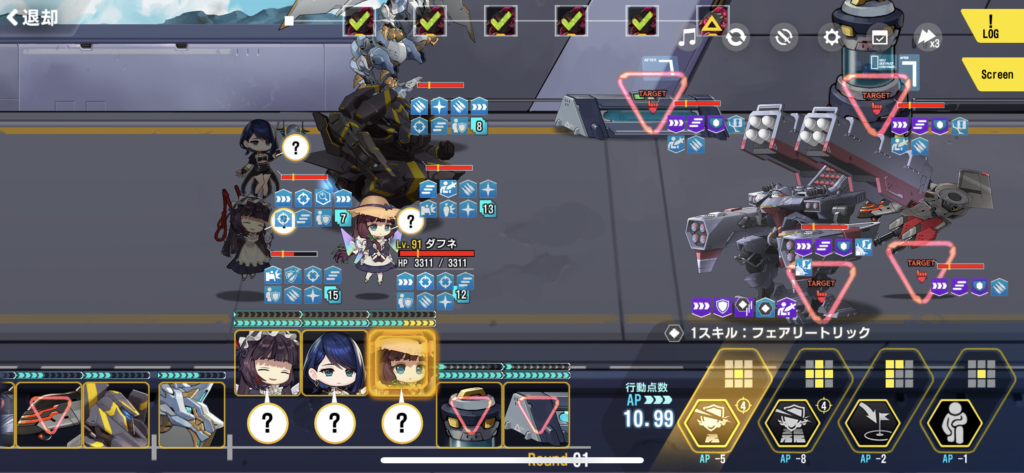
Task: Click the yellow triangle wave marker
Action: pos(713,20)
